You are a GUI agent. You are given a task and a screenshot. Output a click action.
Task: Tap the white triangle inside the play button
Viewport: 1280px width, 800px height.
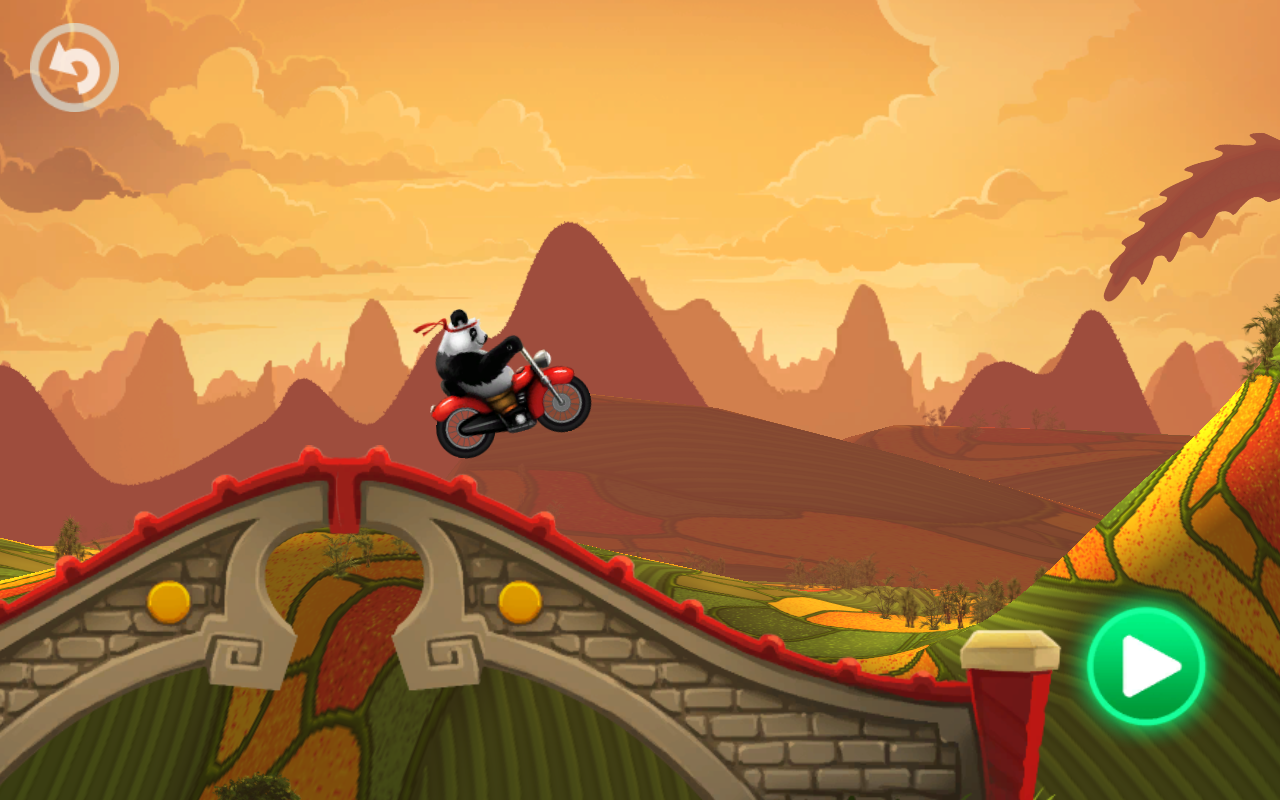pyautogui.click(x=1146, y=668)
